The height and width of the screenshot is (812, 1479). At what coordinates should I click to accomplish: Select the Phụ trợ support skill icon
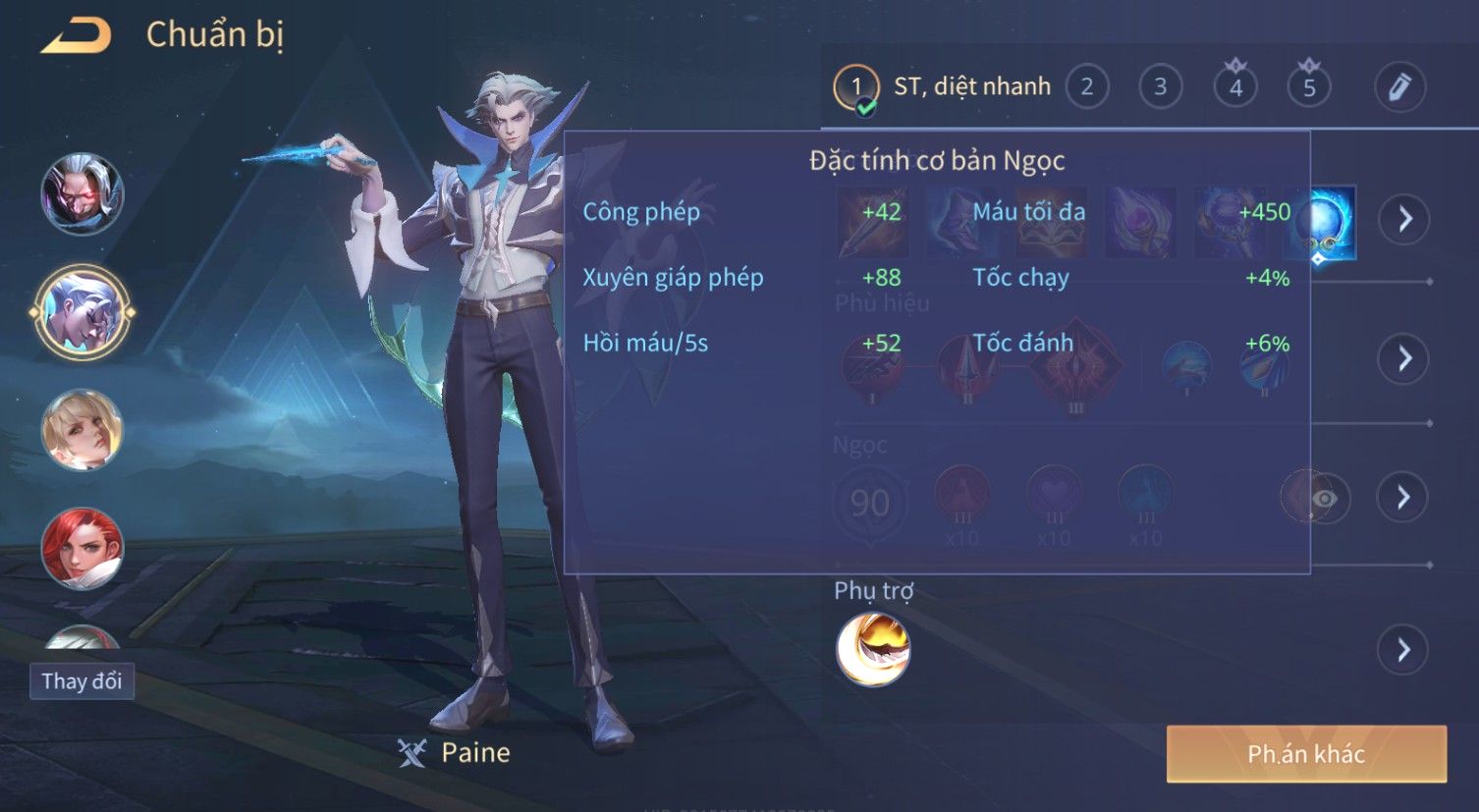(873, 649)
